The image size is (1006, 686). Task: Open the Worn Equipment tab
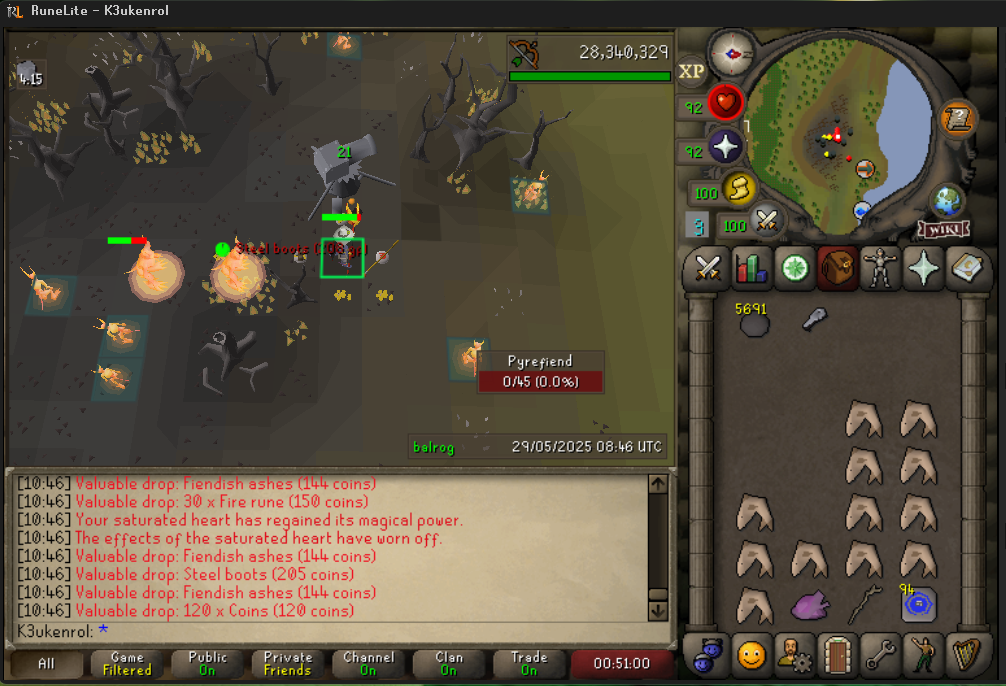coord(881,268)
